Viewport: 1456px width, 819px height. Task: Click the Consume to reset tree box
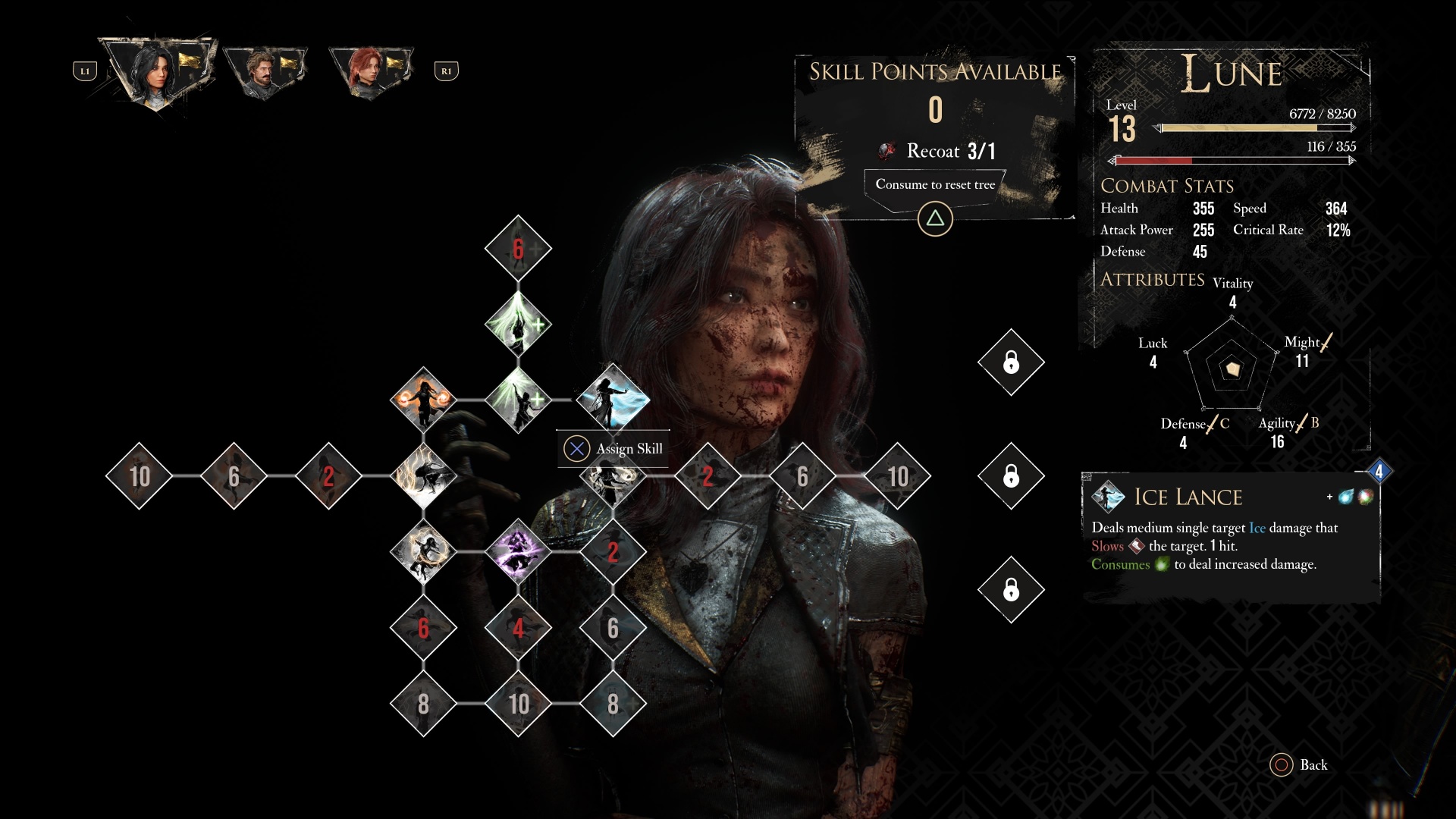pyautogui.click(x=935, y=184)
